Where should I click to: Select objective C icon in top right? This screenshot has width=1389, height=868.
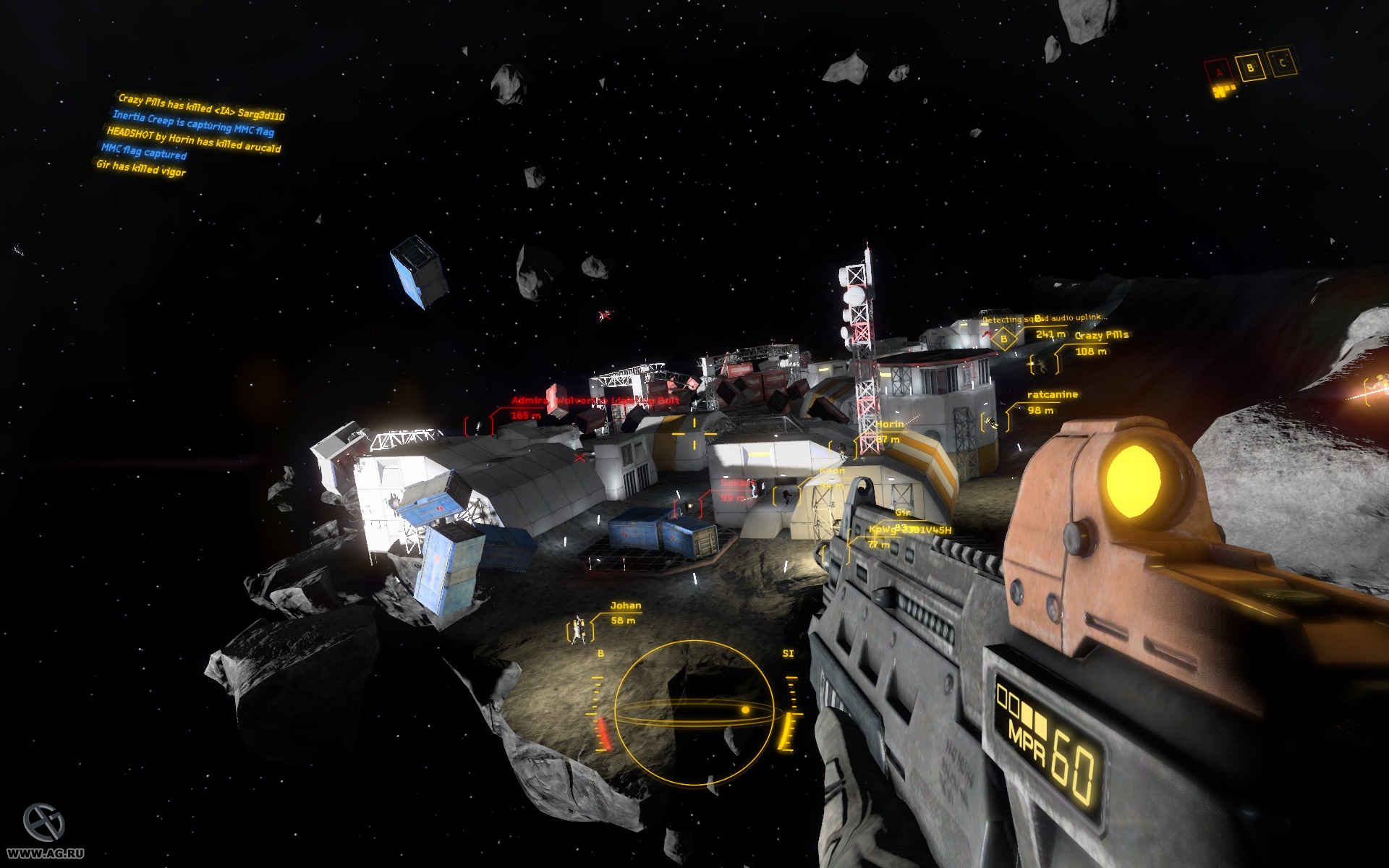click(x=1282, y=63)
